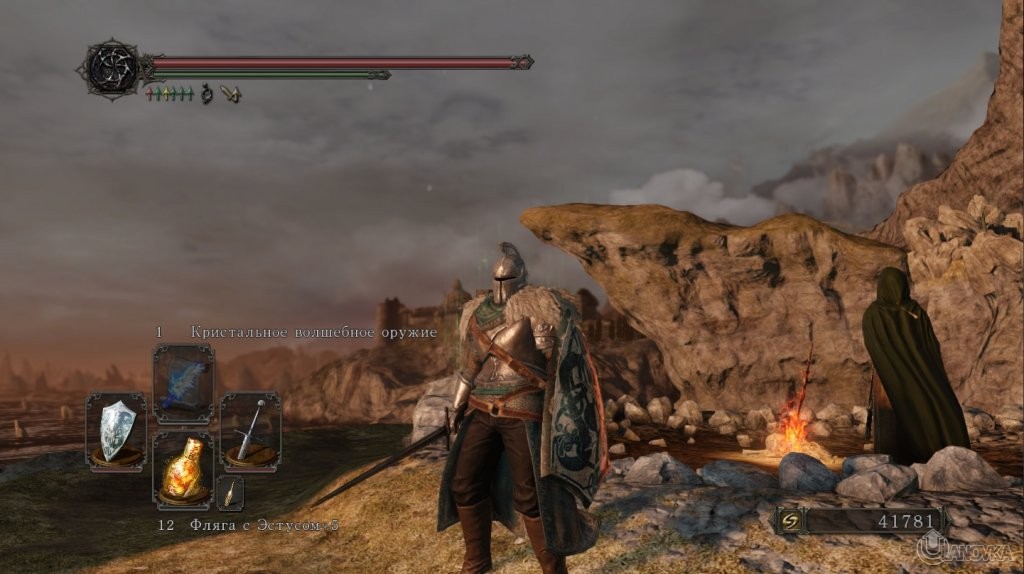
Task: Select the longsword right-hand slot
Action: [x=250, y=432]
